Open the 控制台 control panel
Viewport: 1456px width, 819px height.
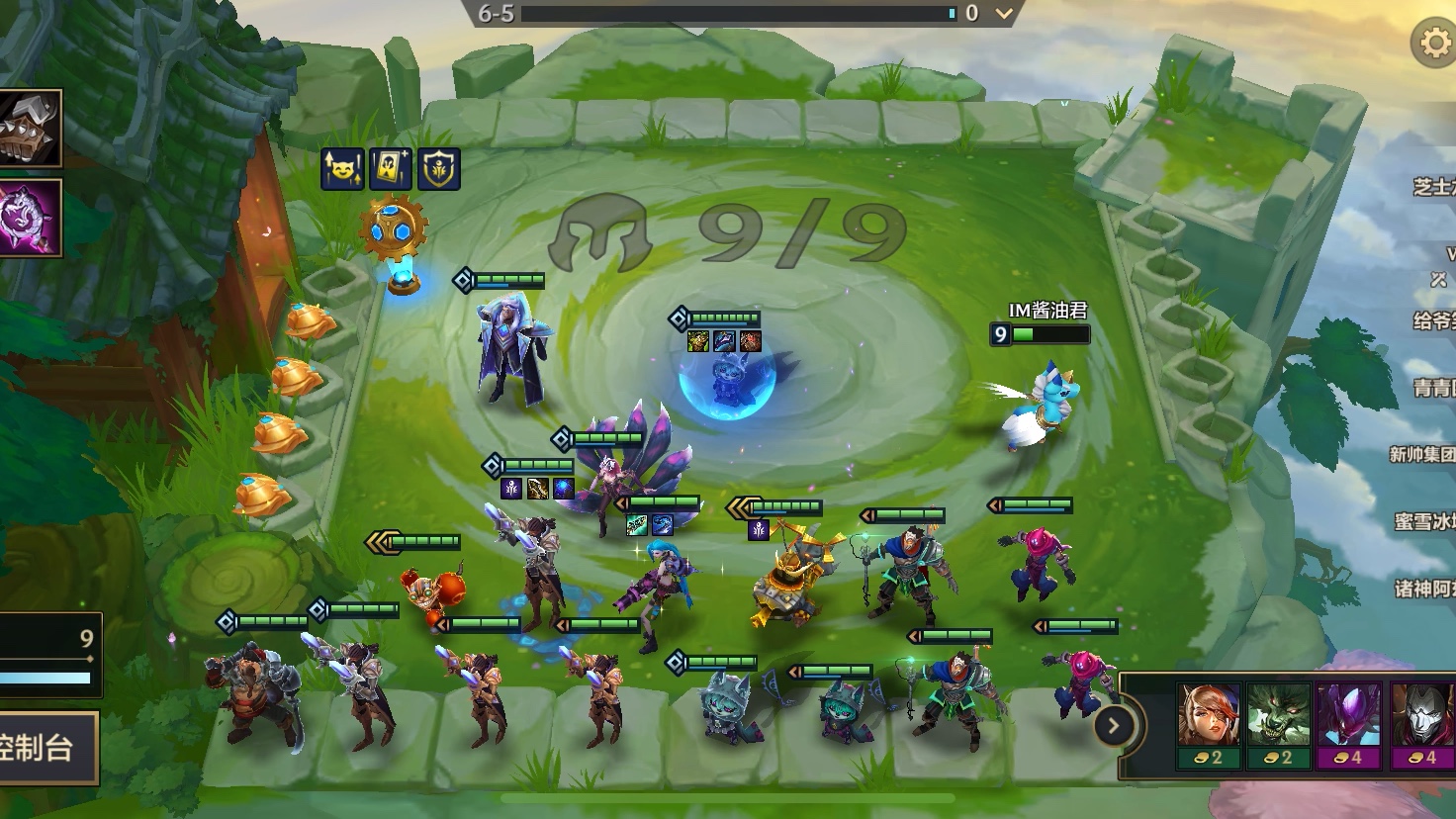(x=46, y=748)
